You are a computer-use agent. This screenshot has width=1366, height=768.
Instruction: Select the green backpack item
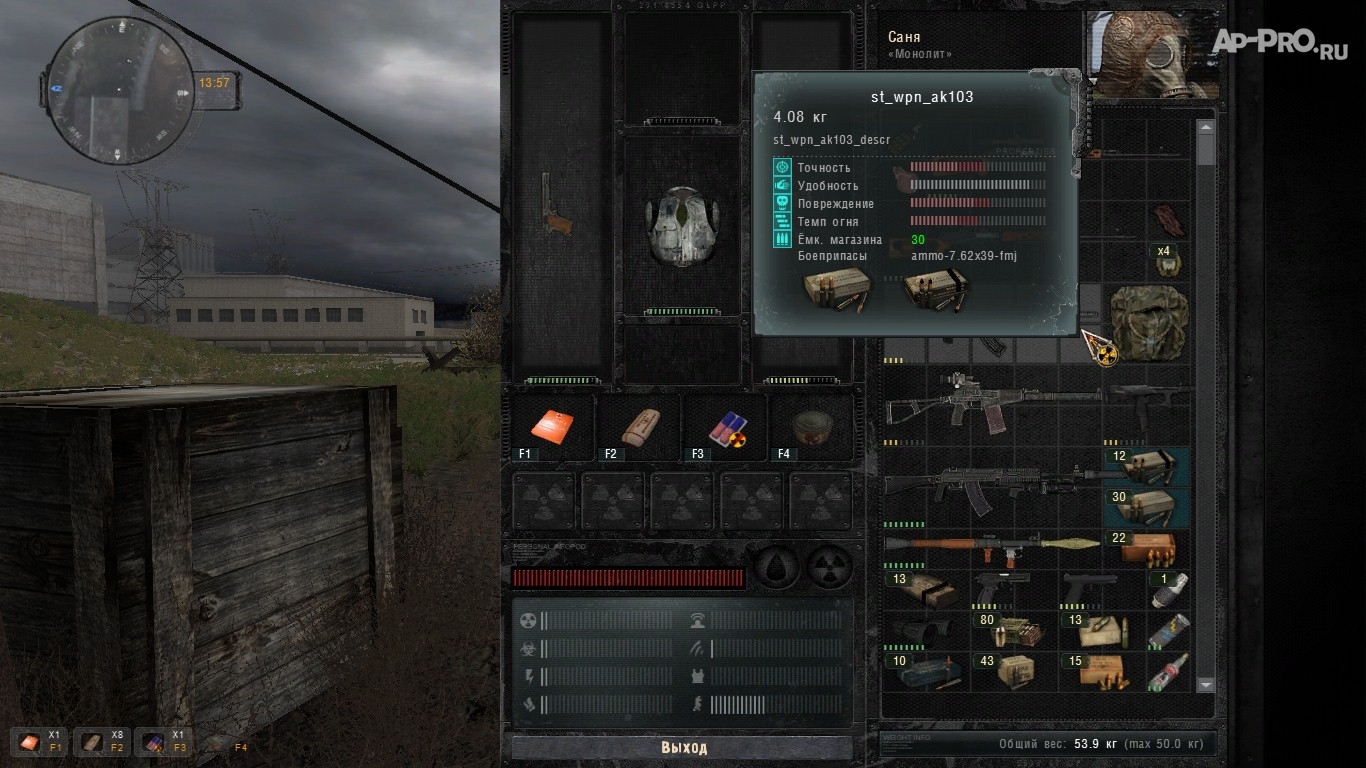[1148, 318]
